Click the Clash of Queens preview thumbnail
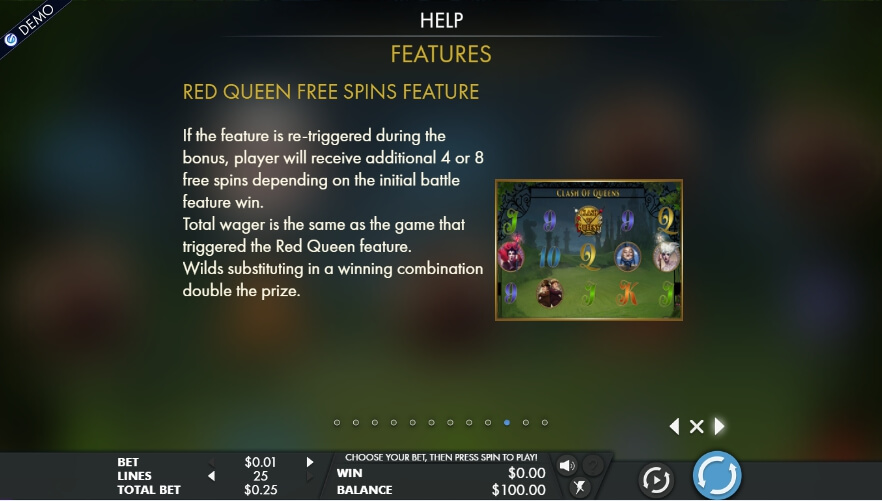 [x=588, y=250]
